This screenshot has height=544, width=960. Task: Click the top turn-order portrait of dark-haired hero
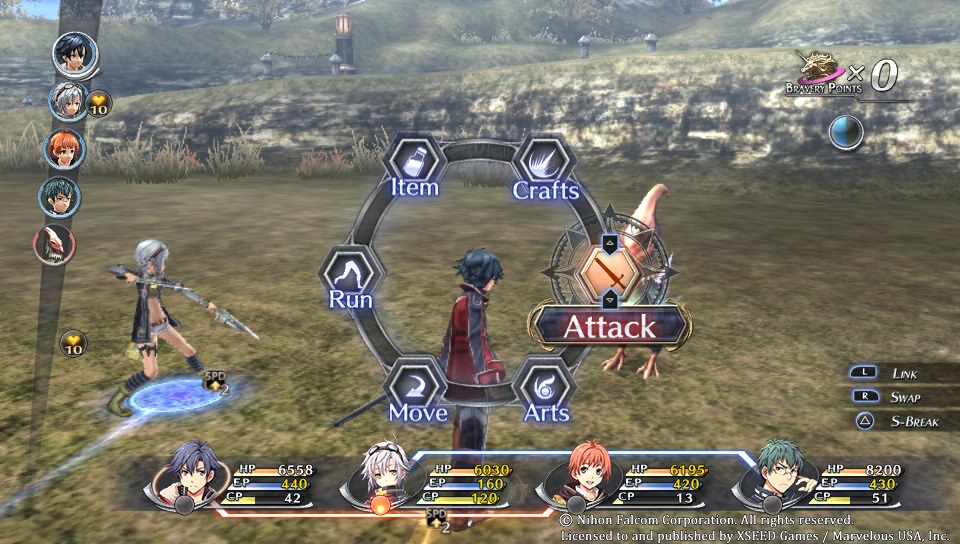[75, 54]
